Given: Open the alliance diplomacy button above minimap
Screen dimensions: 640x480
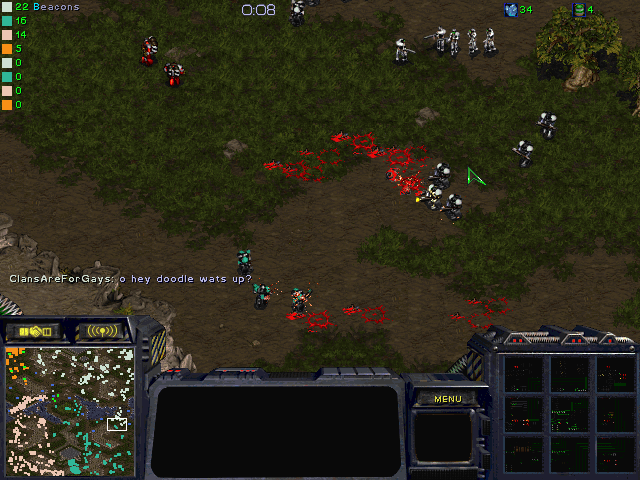Looking at the screenshot, I should coord(34,331).
